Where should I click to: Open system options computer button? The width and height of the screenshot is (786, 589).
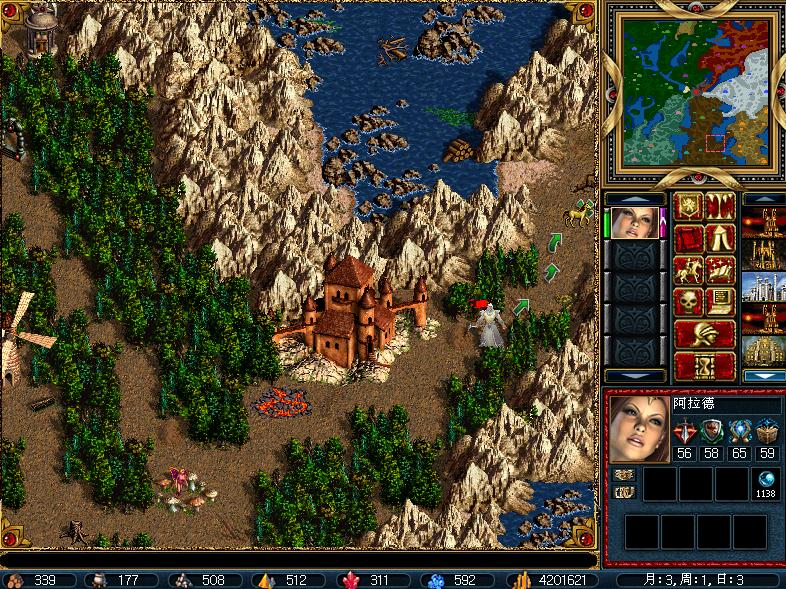[720, 301]
